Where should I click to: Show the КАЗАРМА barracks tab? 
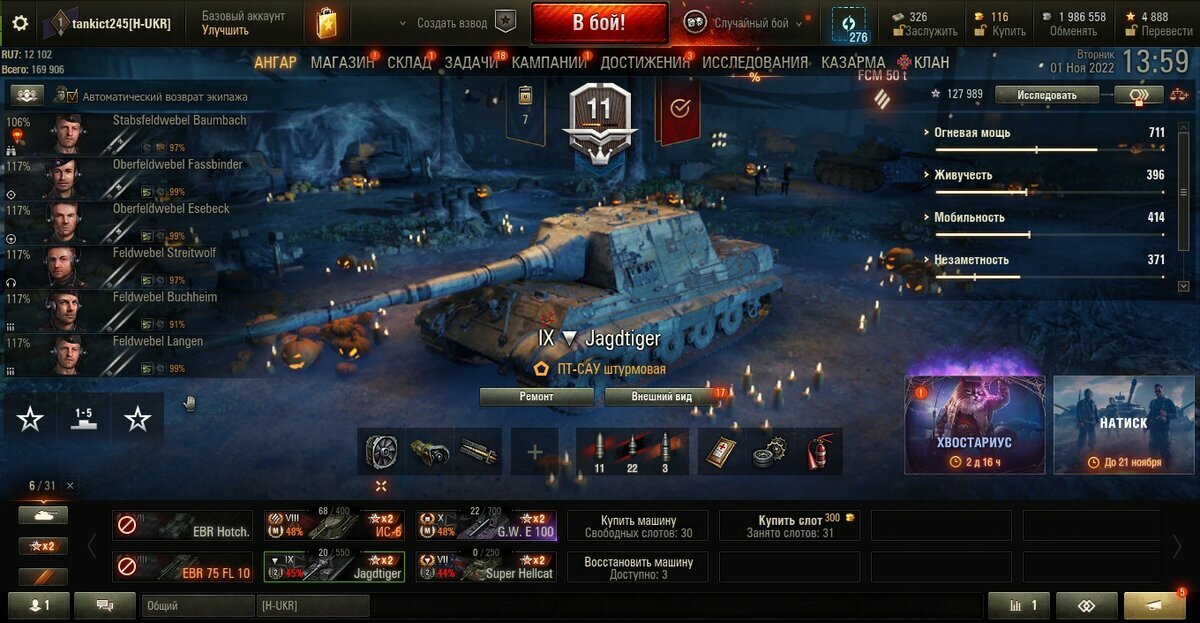tap(852, 62)
